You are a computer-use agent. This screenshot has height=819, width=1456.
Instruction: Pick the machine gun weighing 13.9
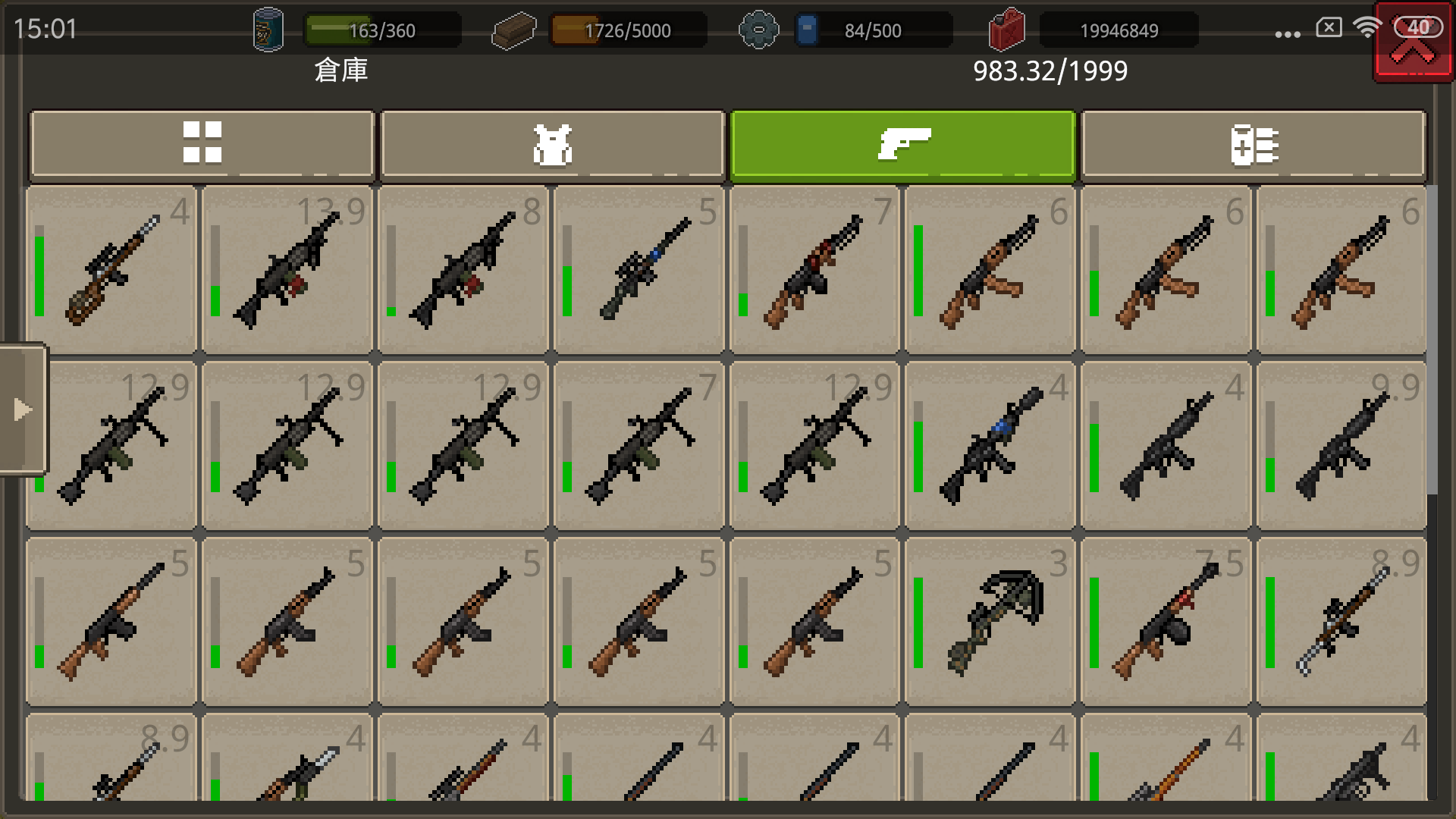pyautogui.click(x=287, y=270)
